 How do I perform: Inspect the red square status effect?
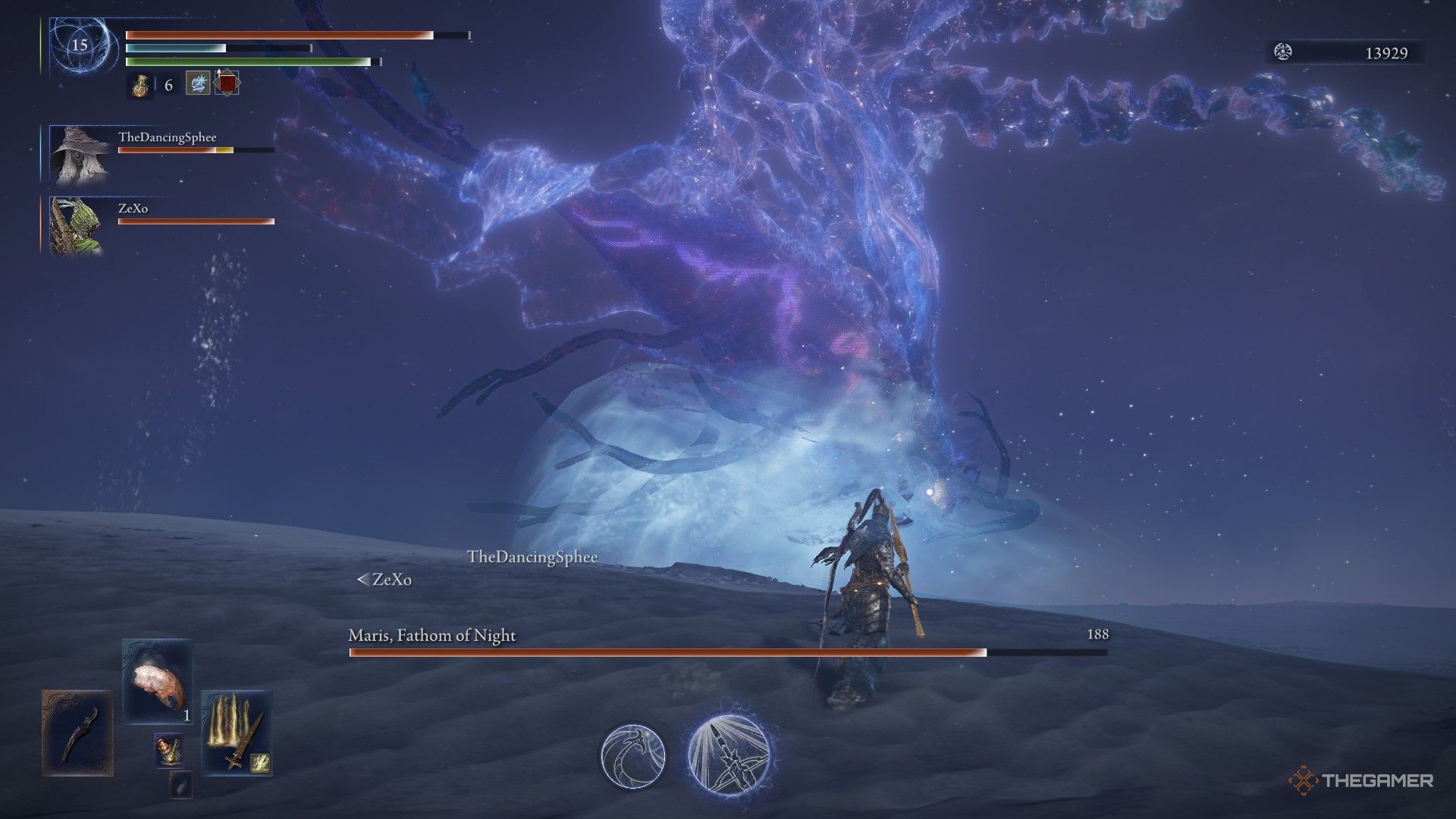[227, 83]
